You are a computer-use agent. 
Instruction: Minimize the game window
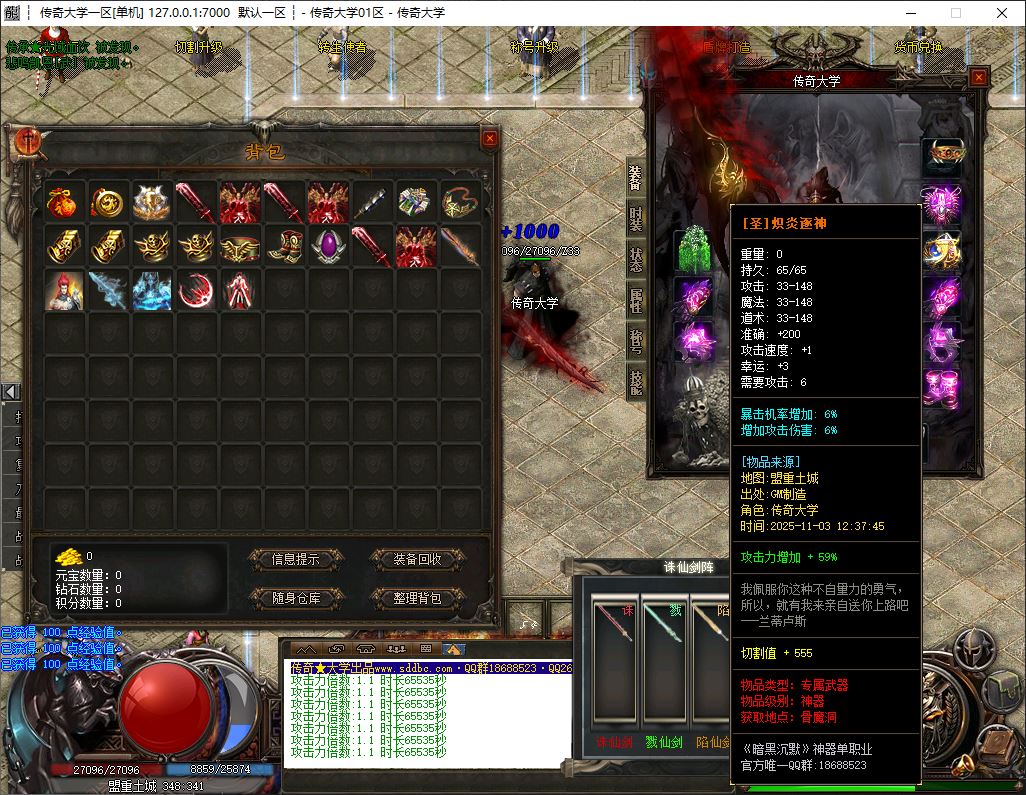pyautogui.click(x=910, y=13)
